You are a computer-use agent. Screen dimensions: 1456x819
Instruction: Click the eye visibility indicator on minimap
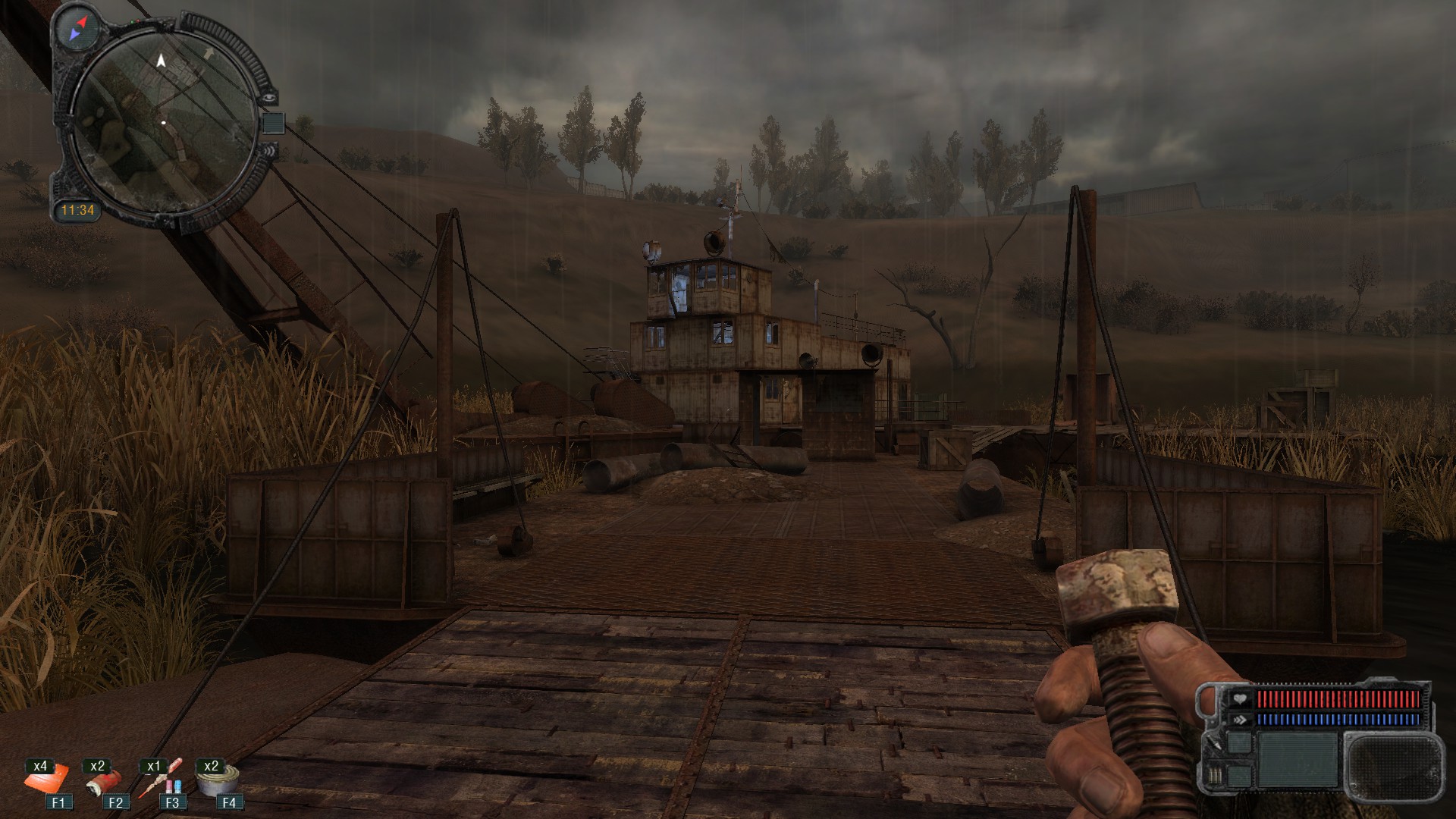(x=267, y=97)
